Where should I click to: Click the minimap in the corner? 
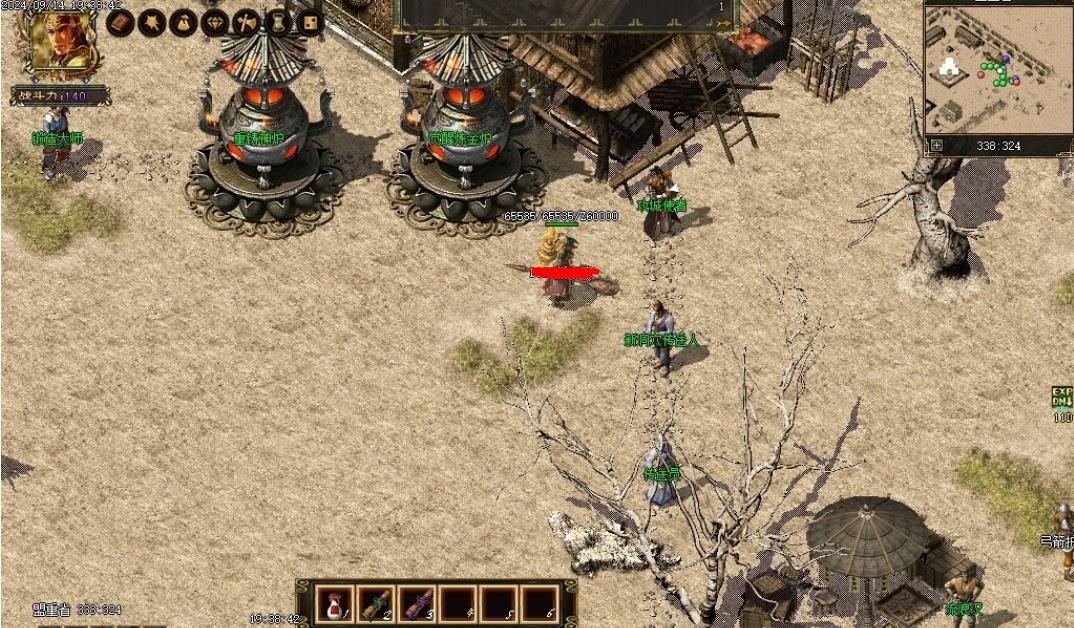(997, 70)
